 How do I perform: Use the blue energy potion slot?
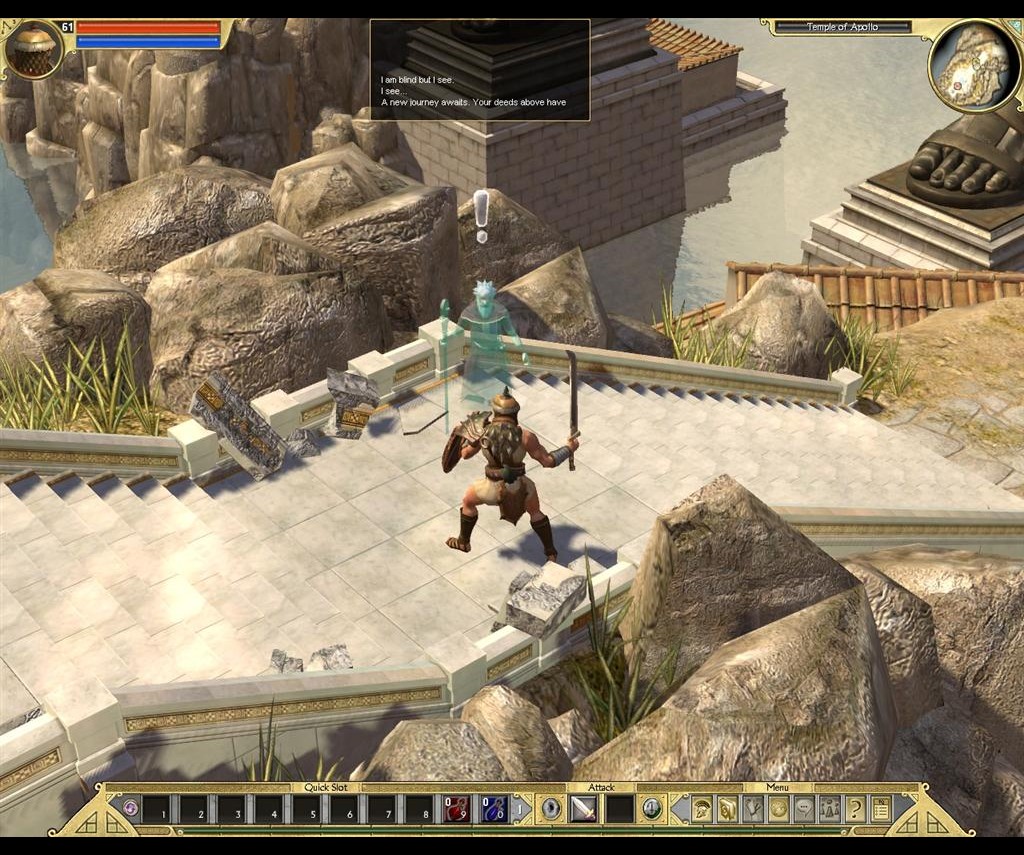(495, 808)
